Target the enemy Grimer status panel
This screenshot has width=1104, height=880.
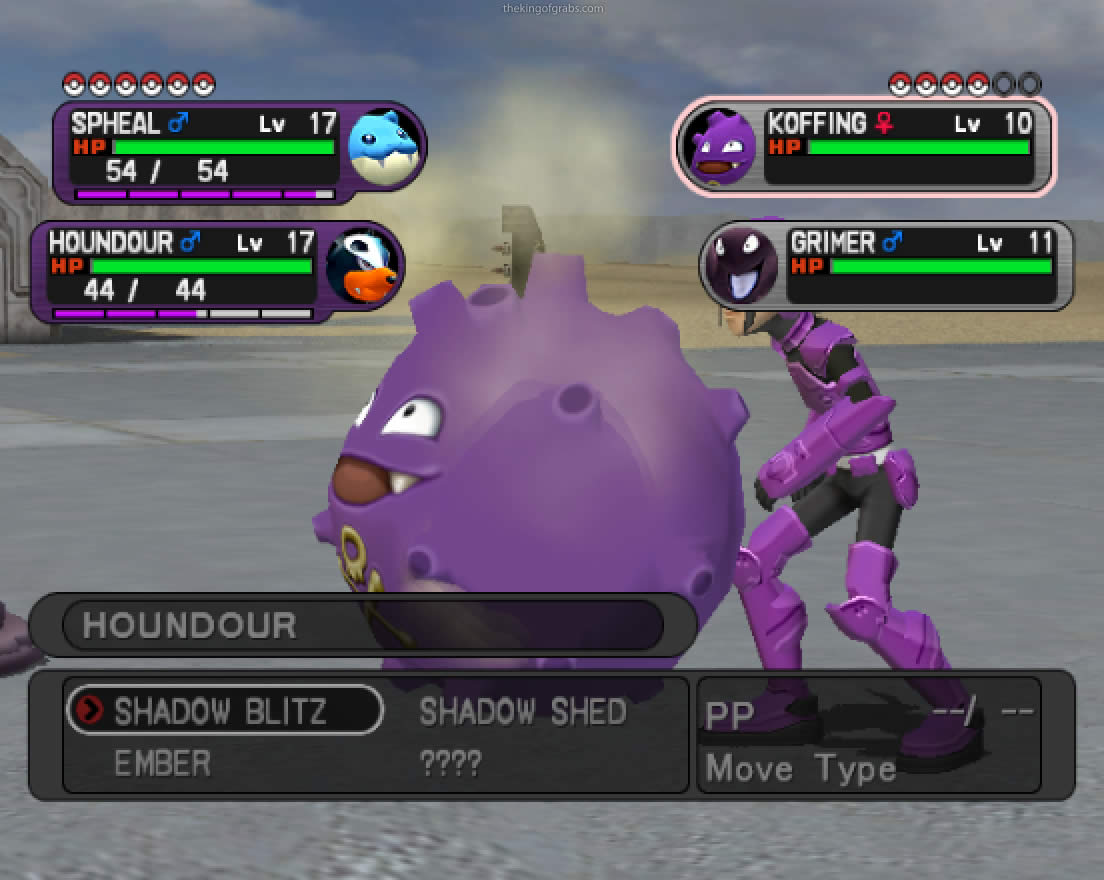pyautogui.click(x=886, y=265)
